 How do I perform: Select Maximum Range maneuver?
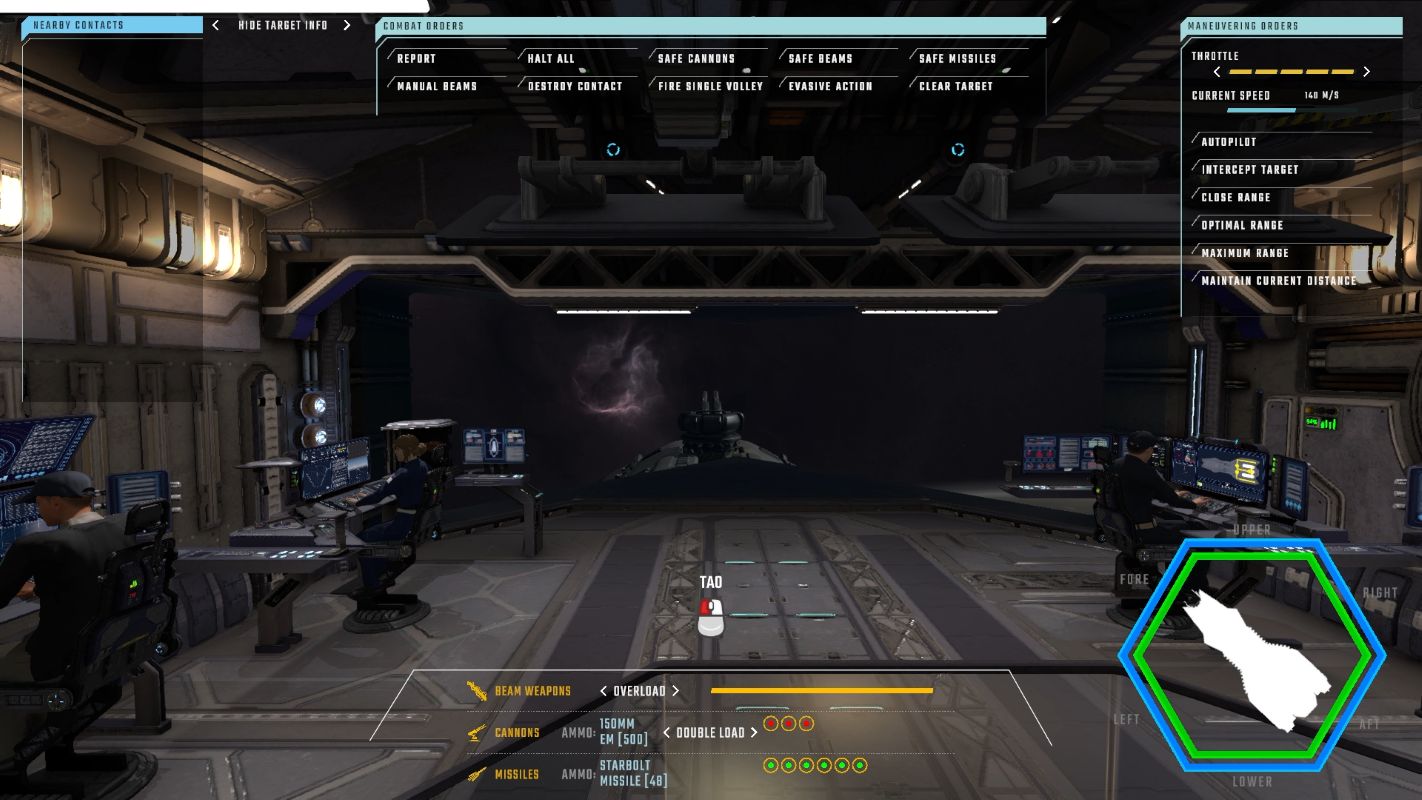pyautogui.click(x=1245, y=254)
